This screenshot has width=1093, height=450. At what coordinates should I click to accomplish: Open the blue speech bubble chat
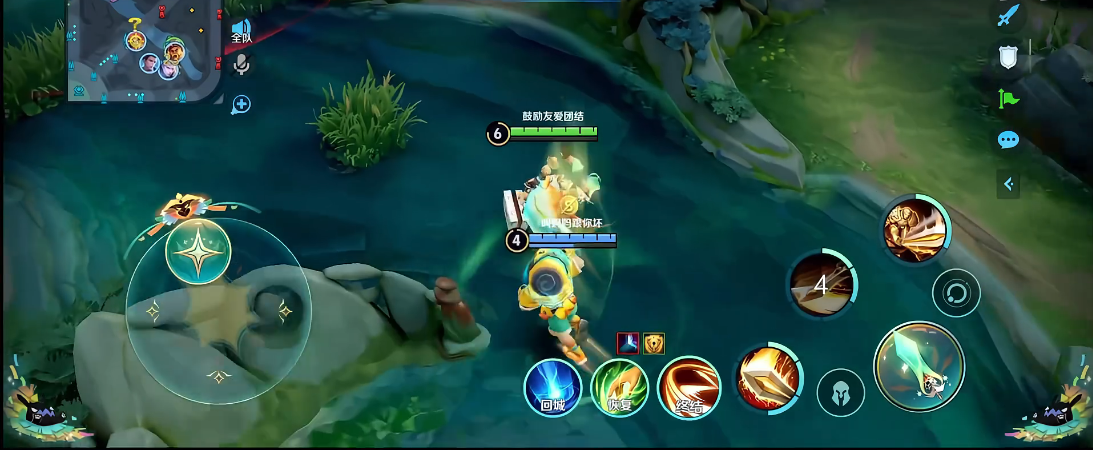point(1008,140)
